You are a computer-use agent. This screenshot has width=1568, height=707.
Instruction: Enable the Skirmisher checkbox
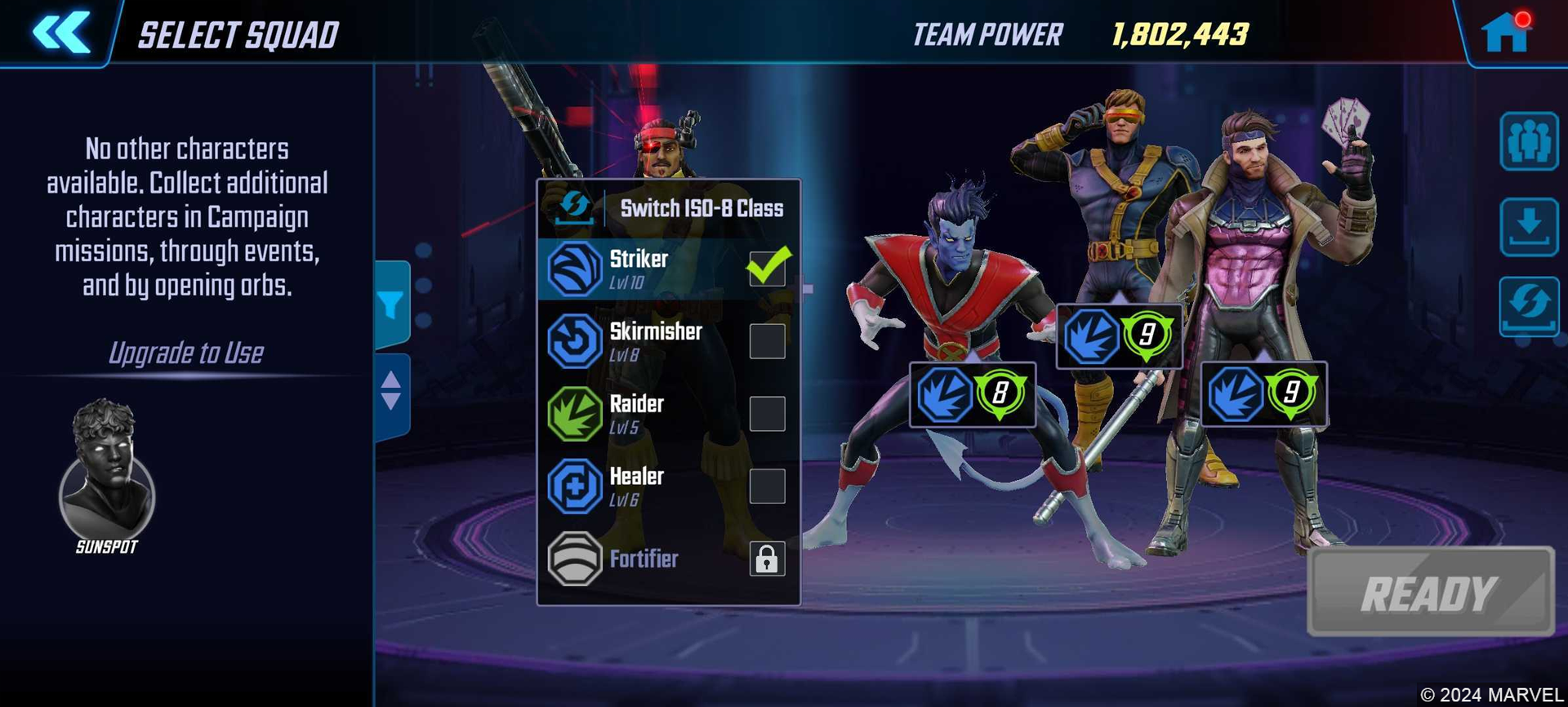point(766,341)
